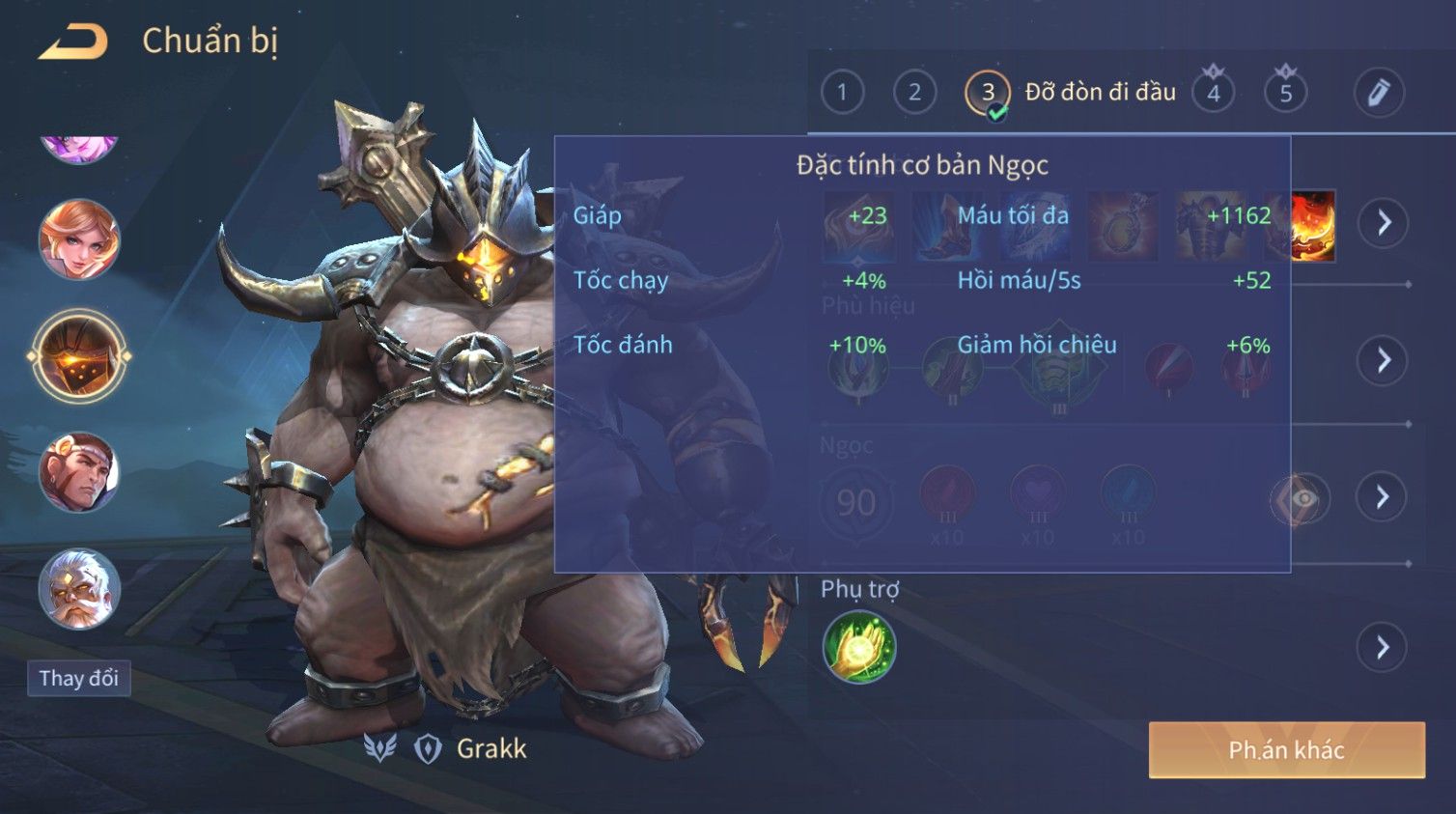Viewport: 1456px width, 814px height.
Task: Click the Thay đổi hero button
Action: [x=79, y=678]
